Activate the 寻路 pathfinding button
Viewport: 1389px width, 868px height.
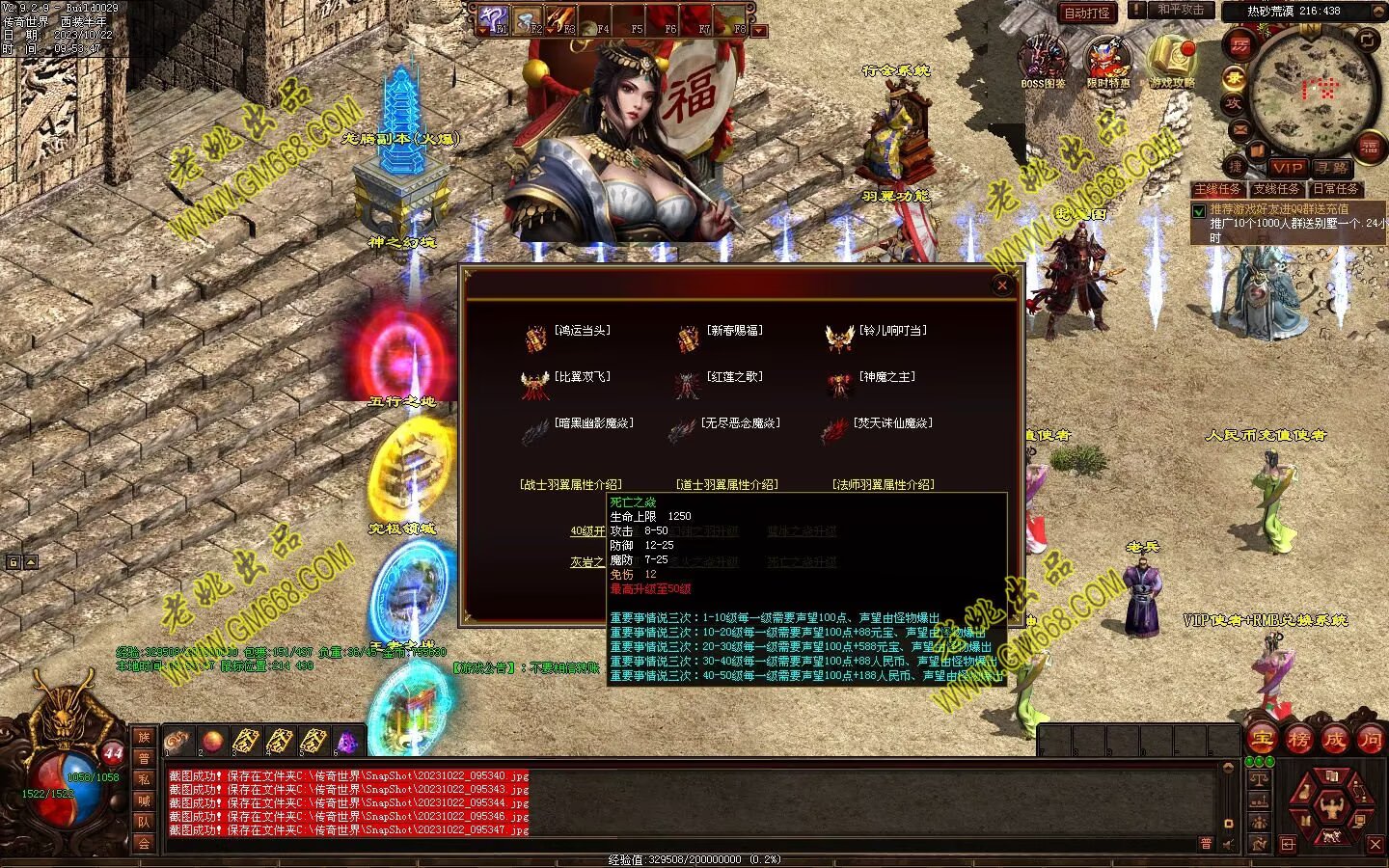[x=1330, y=168]
